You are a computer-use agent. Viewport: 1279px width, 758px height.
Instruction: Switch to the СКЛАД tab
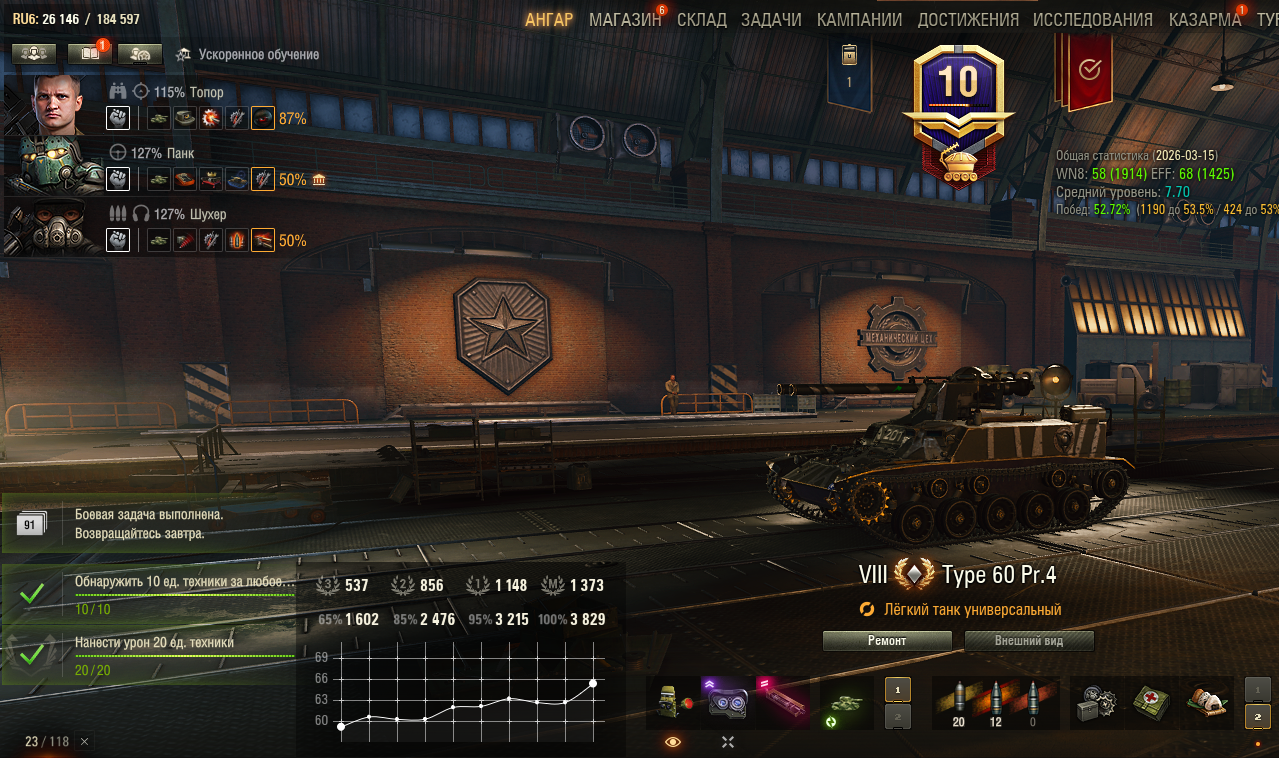701,20
